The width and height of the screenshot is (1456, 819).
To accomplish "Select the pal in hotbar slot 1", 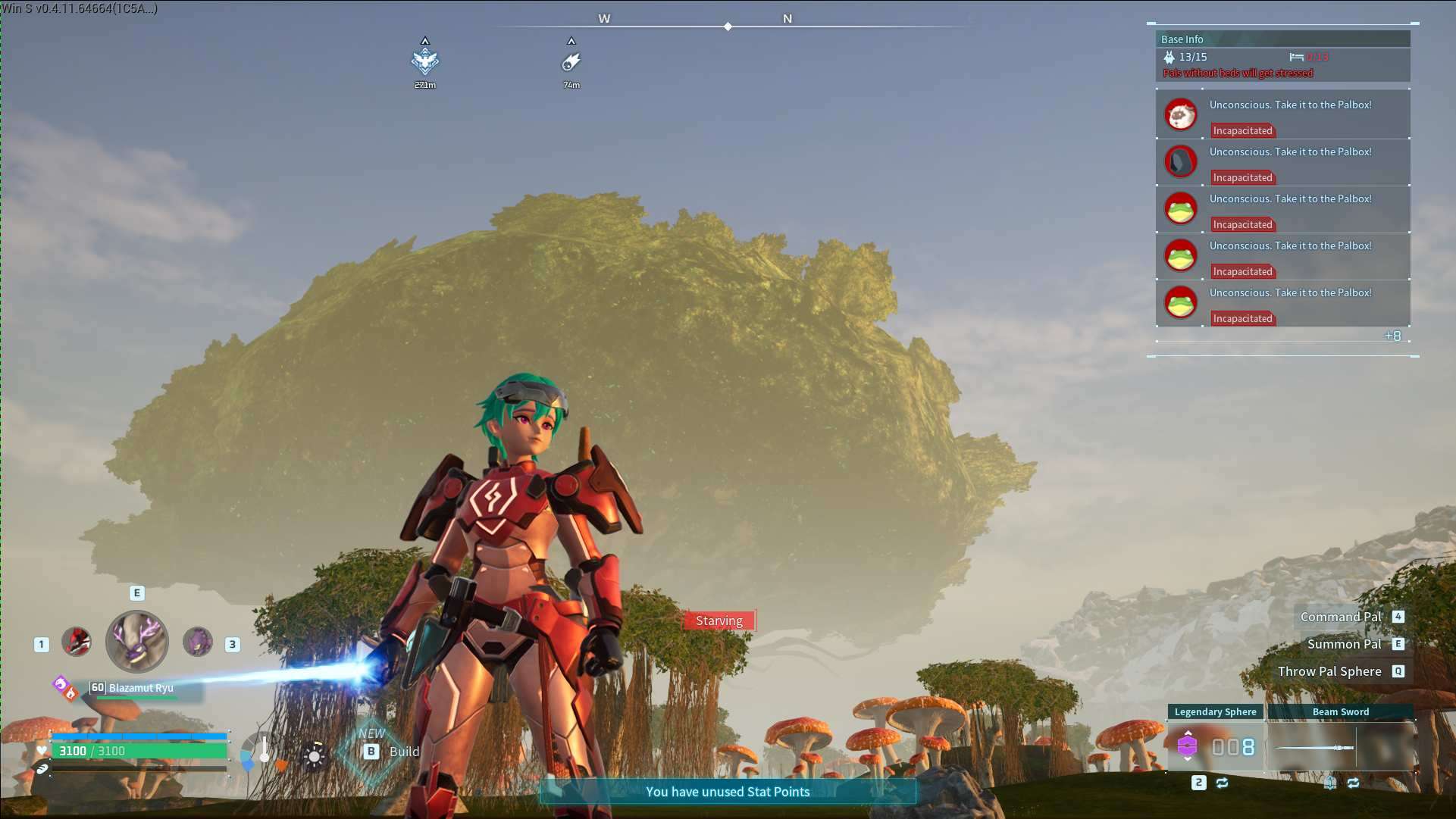I will click(76, 641).
